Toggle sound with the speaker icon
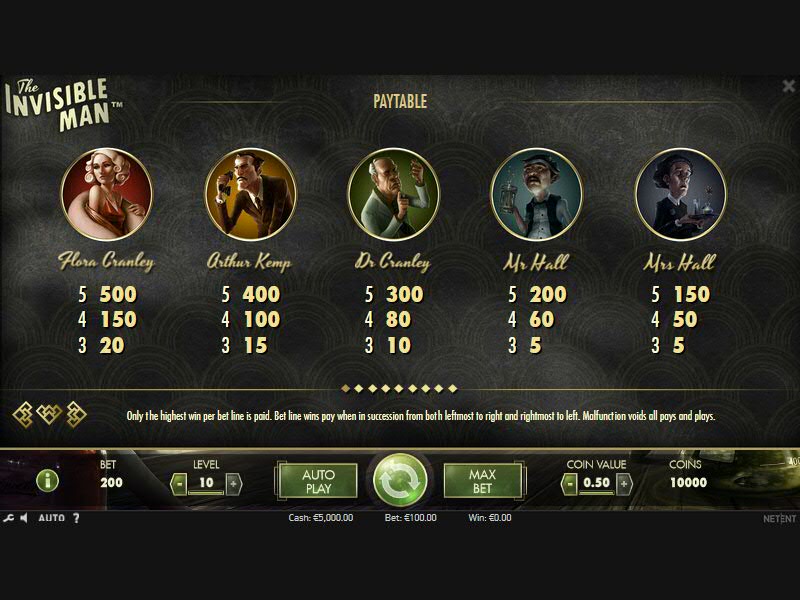This screenshot has height=600, width=800. pyautogui.click(x=24, y=518)
